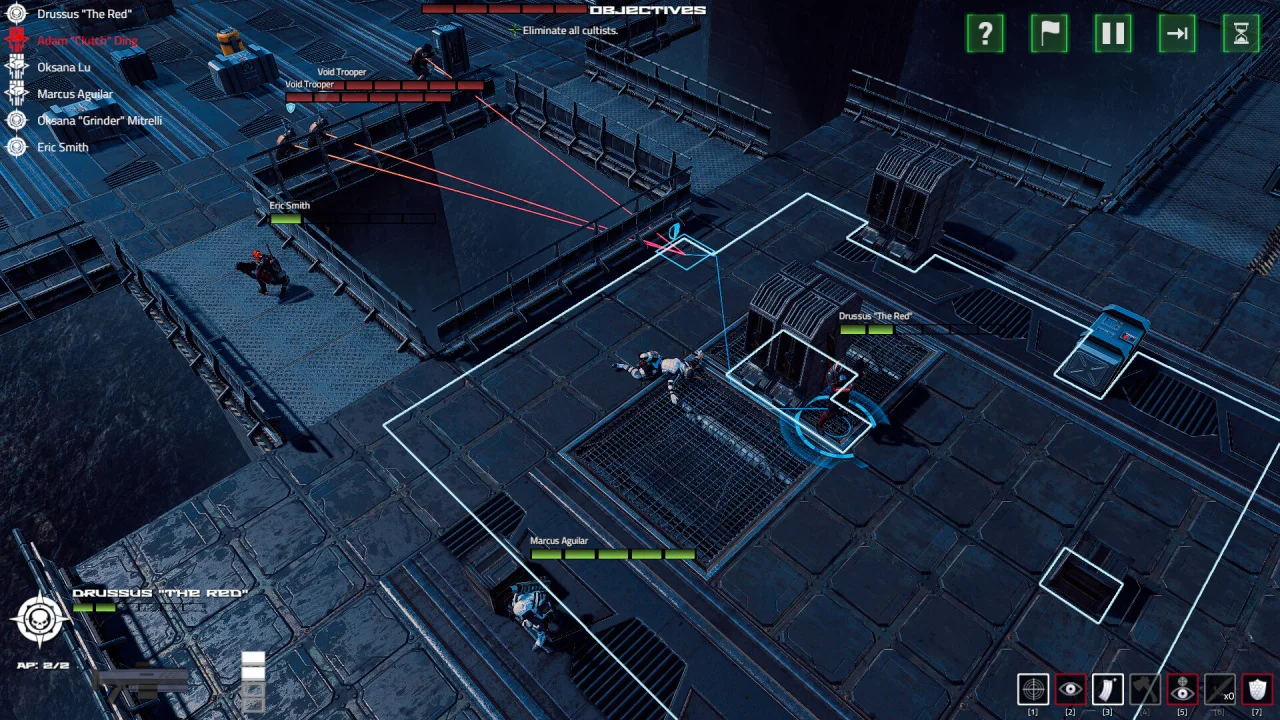Pick Marcus Aguilar from the squad roster

pos(74,94)
